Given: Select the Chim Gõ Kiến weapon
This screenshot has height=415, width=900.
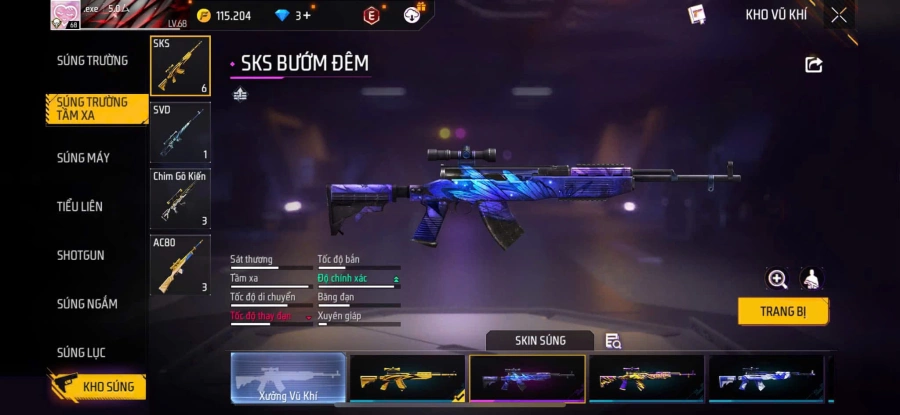Looking at the screenshot, I should (x=180, y=198).
